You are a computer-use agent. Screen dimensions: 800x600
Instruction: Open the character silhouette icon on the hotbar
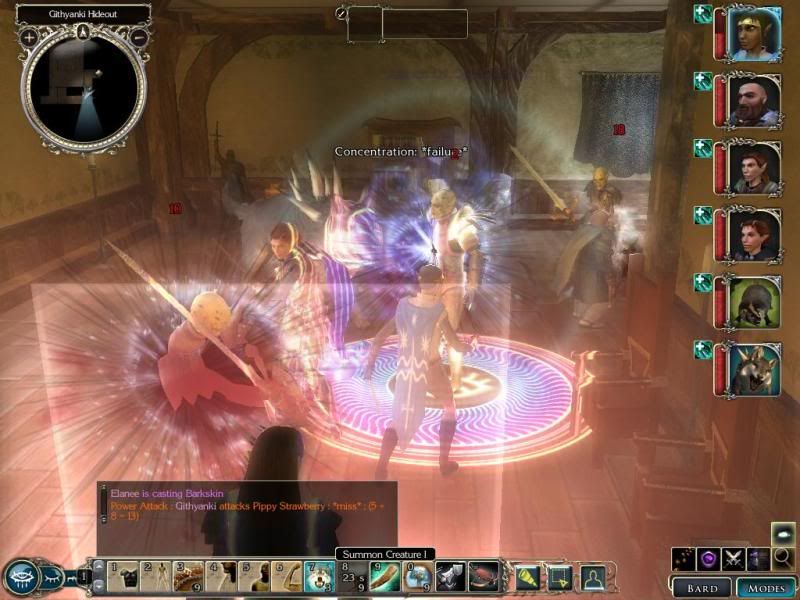592,575
